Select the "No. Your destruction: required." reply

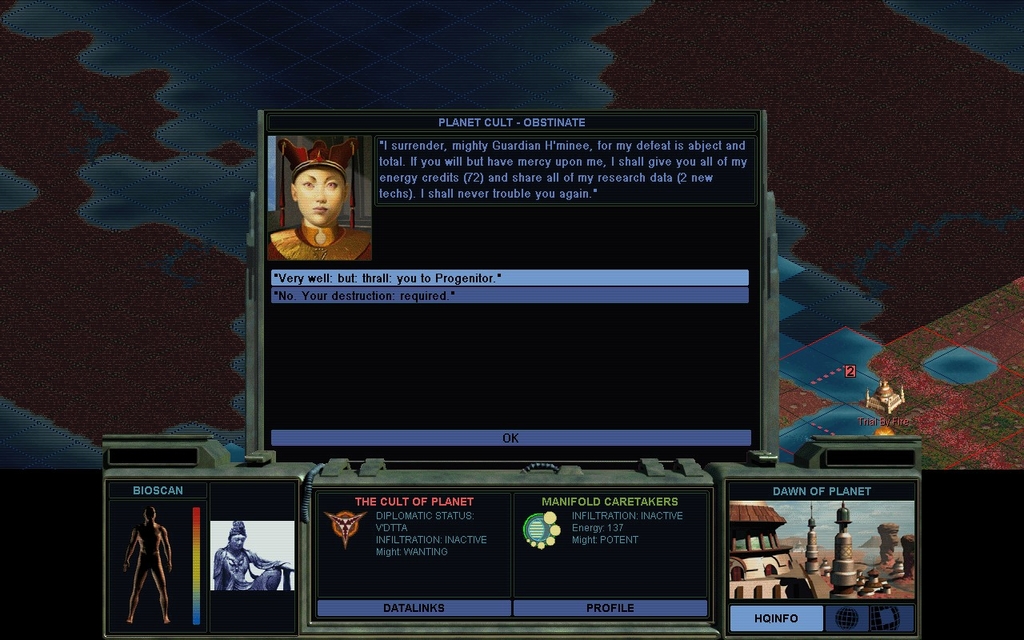pos(509,296)
